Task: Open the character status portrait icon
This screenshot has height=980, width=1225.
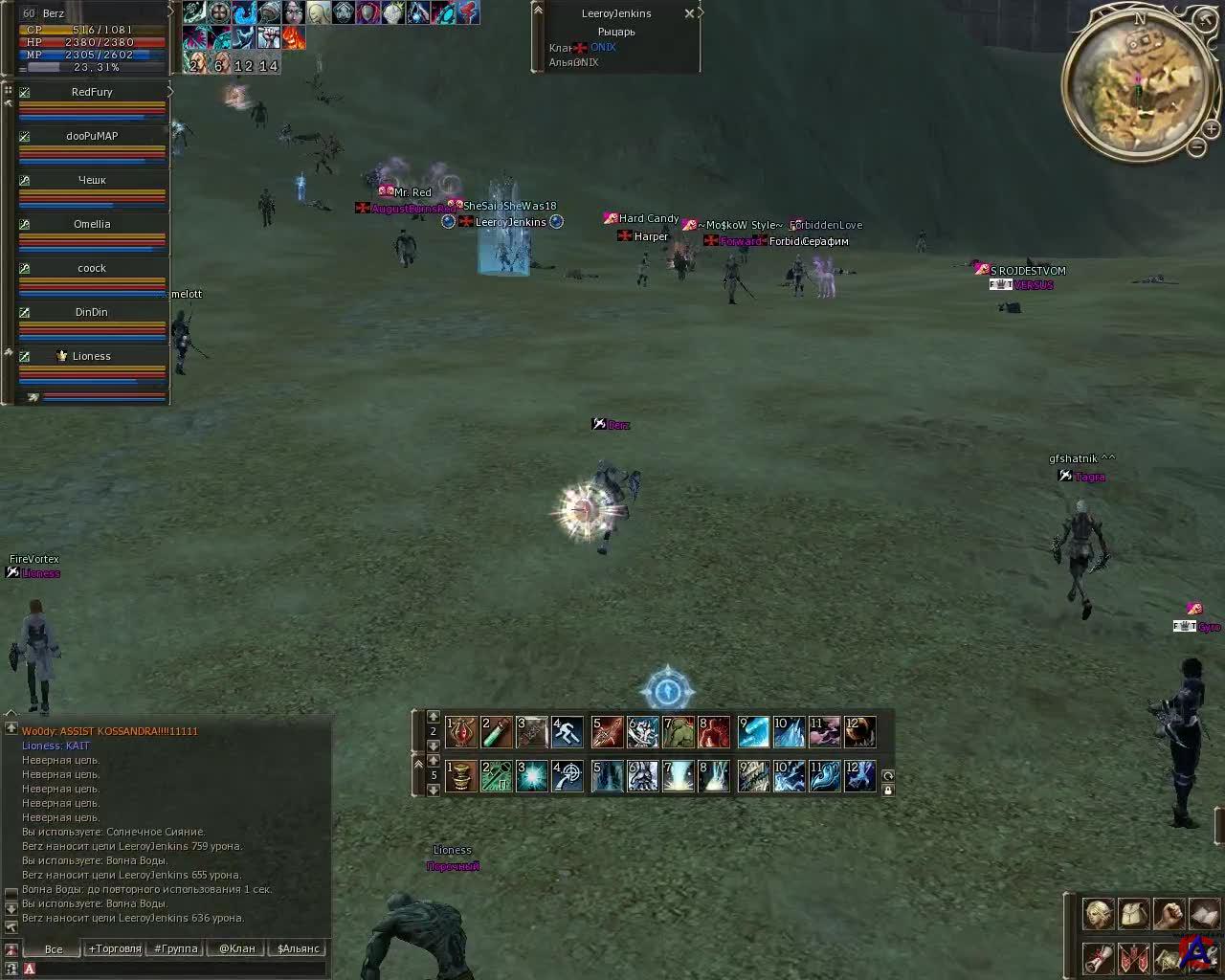Action: [1099, 914]
